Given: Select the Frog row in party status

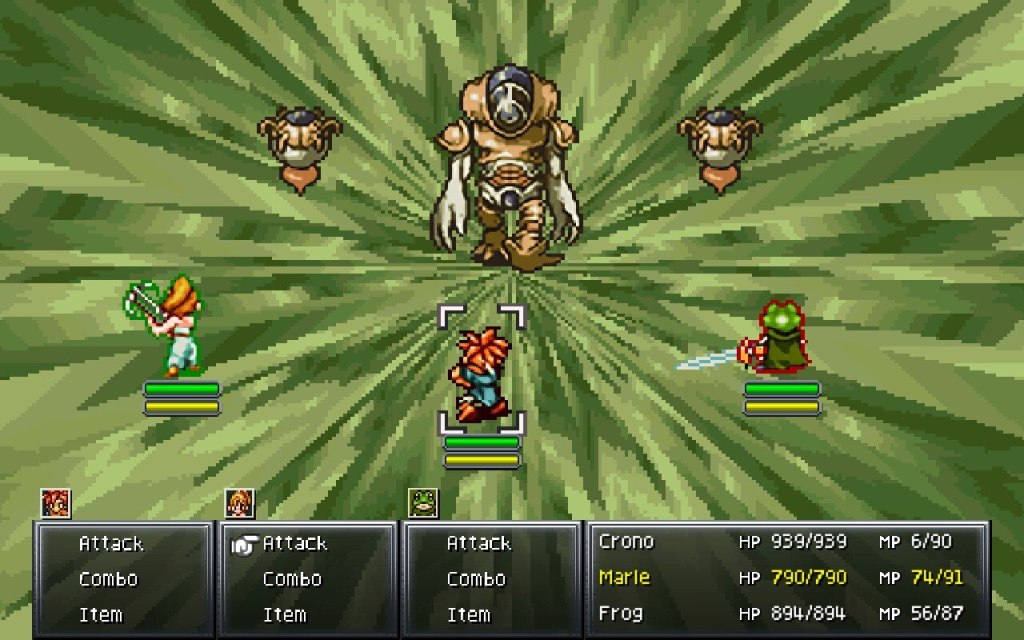Looking at the screenshot, I should tap(787, 613).
